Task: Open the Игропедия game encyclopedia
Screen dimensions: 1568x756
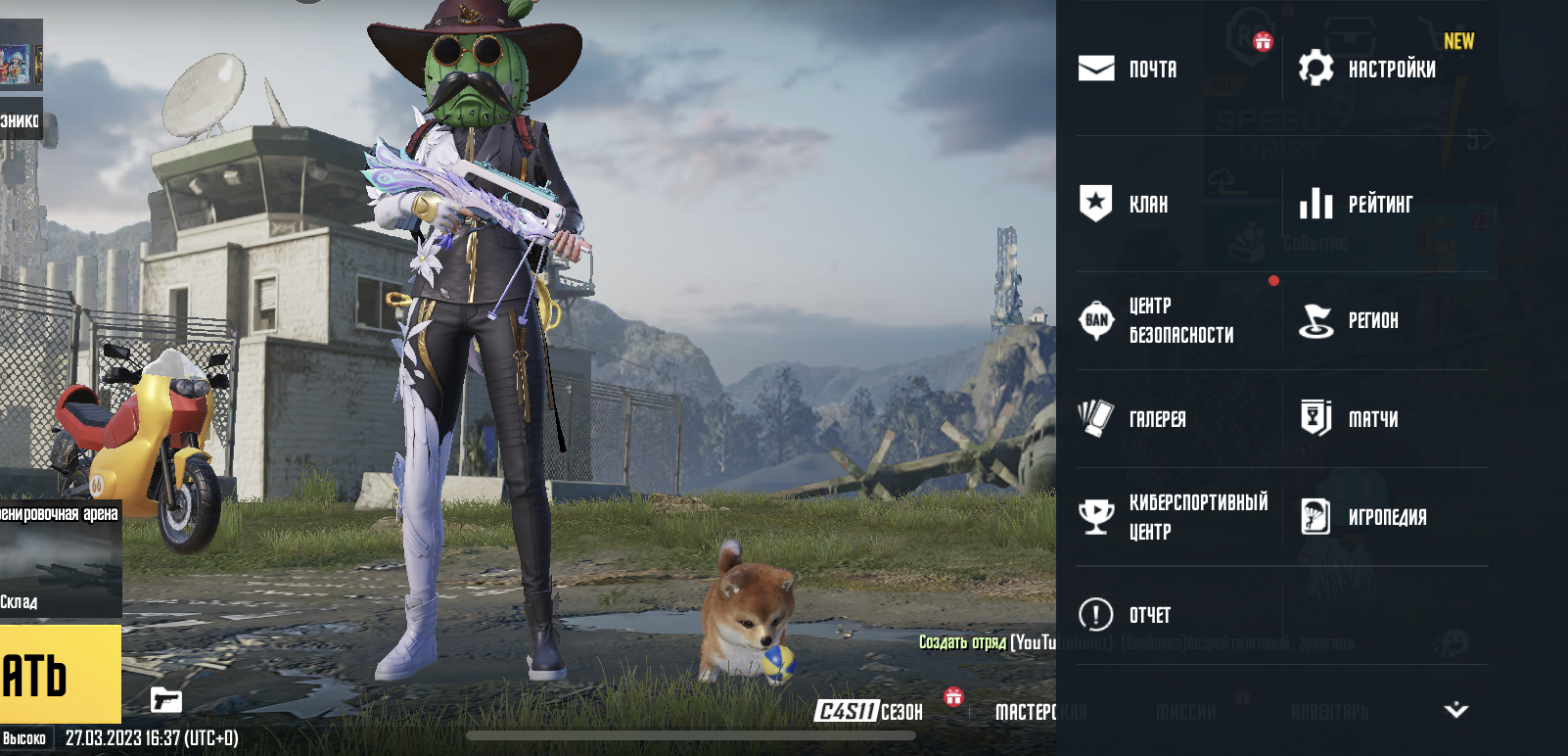Action: click(1363, 516)
